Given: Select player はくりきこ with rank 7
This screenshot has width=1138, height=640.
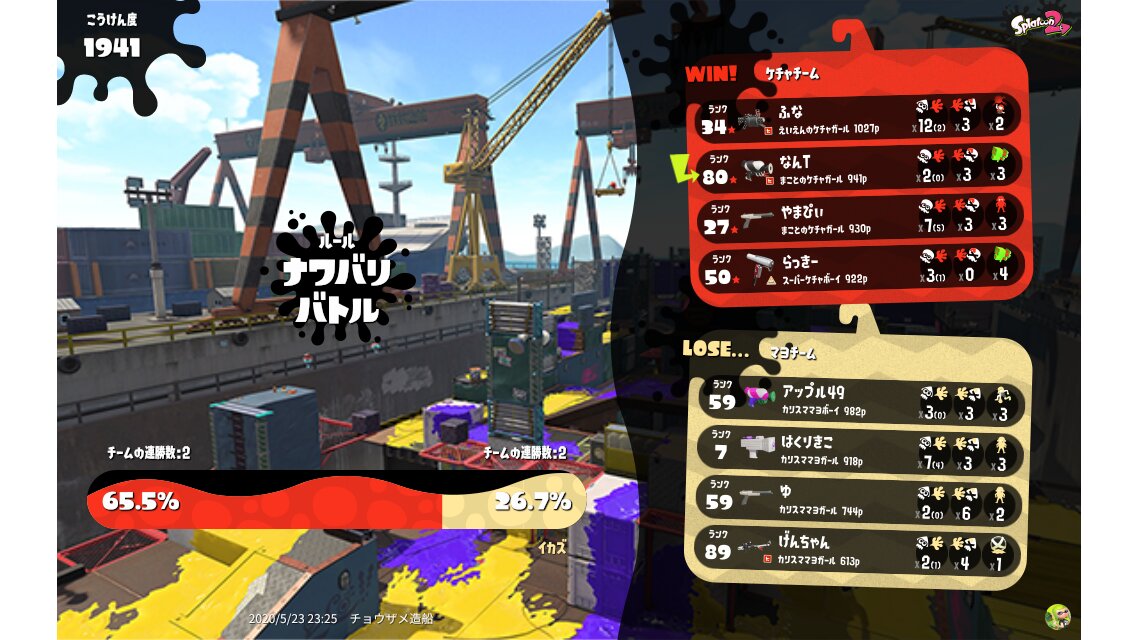Looking at the screenshot, I should pyautogui.click(x=860, y=449).
